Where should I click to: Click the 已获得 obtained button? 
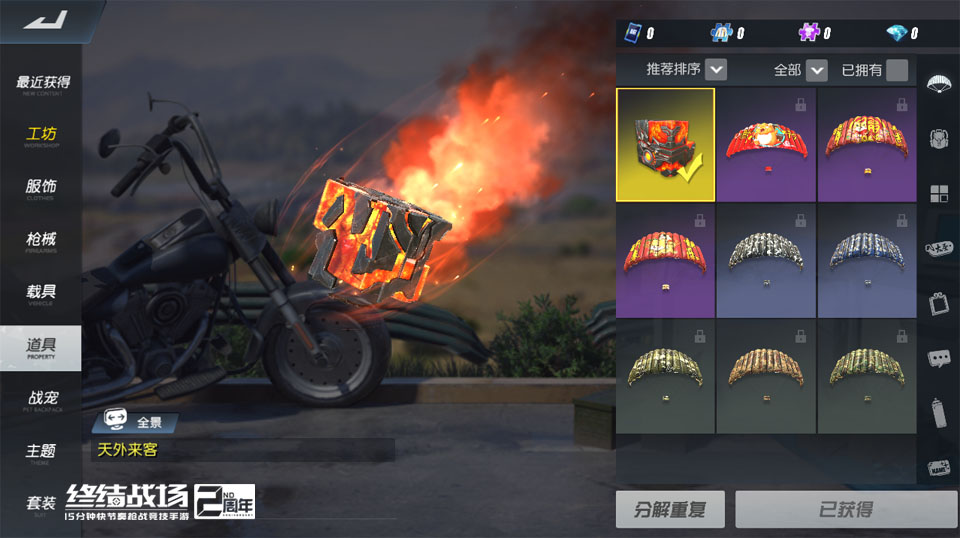coord(846,509)
